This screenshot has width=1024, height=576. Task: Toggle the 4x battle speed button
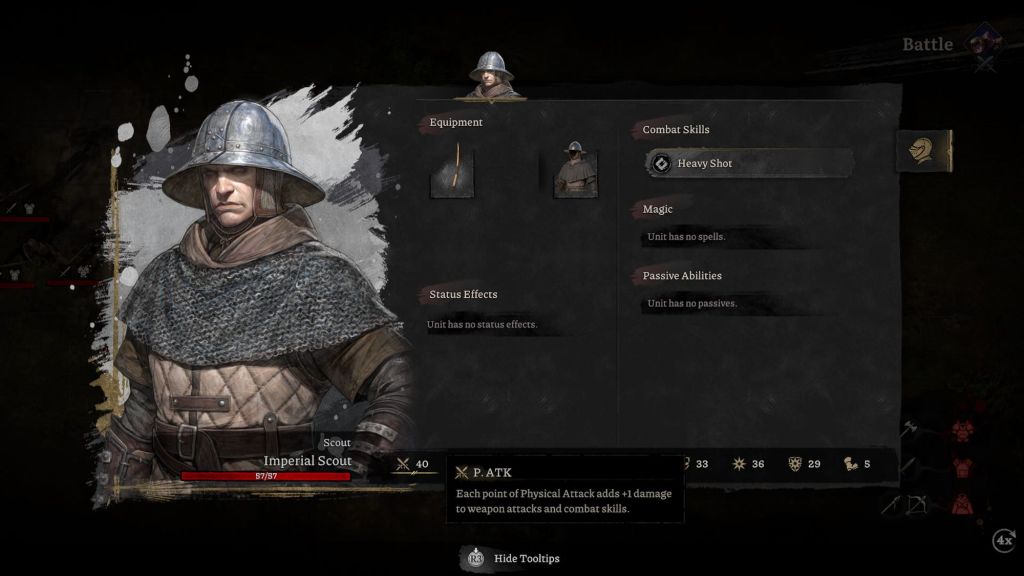[x=1003, y=541]
